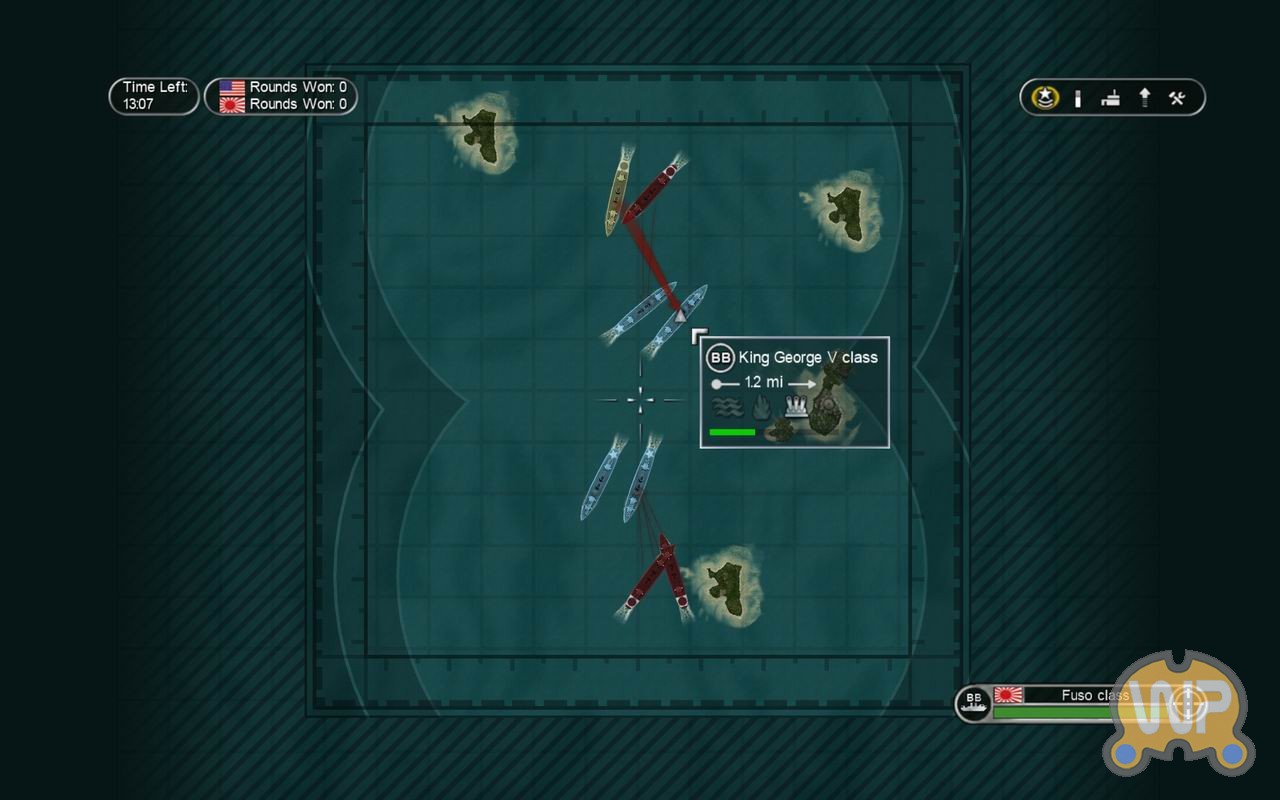Select the yellow-highlighted ship on the tactical map
The height and width of the screenshot is (800, 1280).
click(617, 192)
